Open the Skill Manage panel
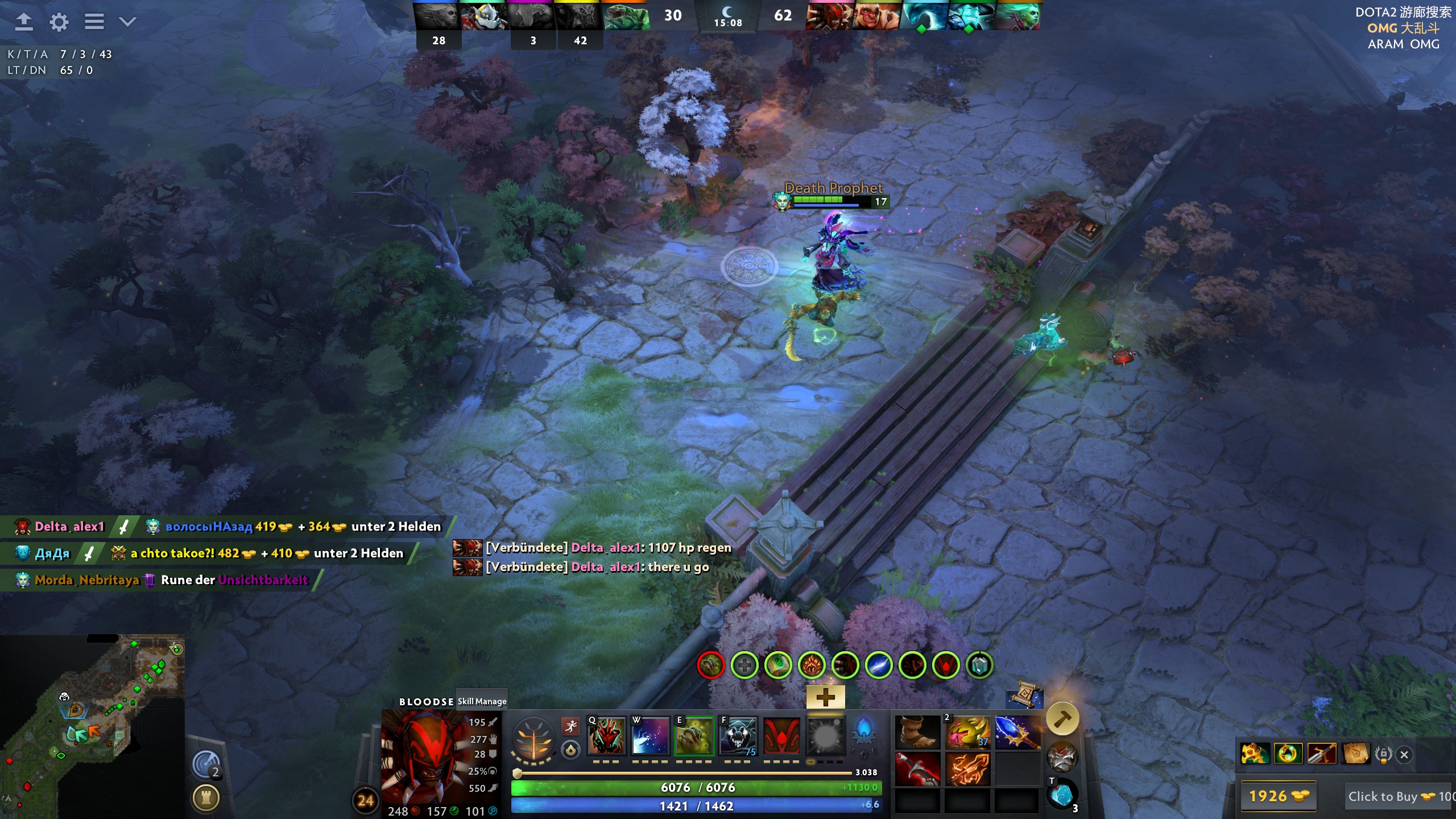Viewport: 1456px width, 819px height. pyautogui.click(x=482, y=701)
